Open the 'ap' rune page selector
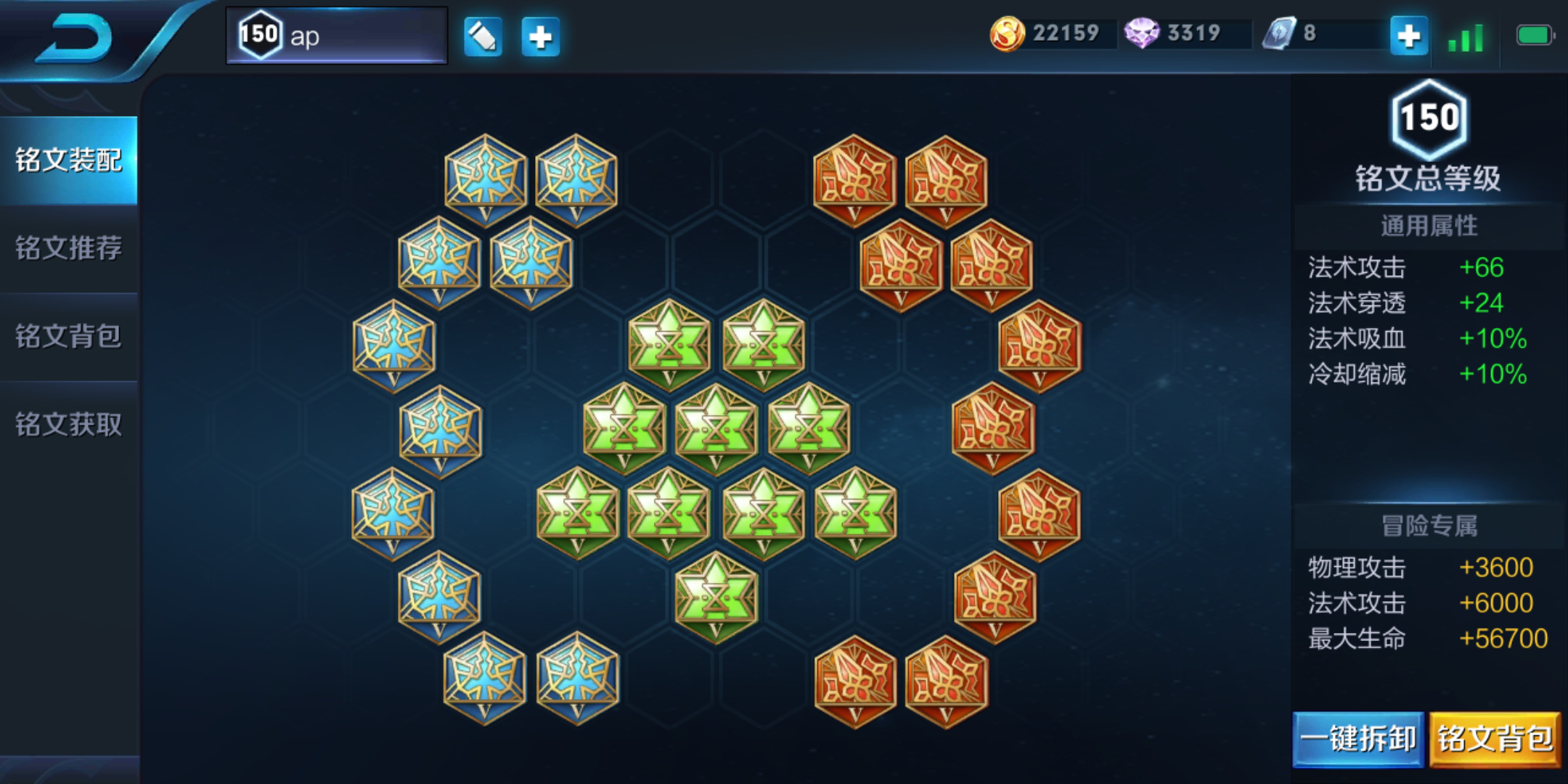Screen dimensions: 1568x784 click(x=337, y=36)
